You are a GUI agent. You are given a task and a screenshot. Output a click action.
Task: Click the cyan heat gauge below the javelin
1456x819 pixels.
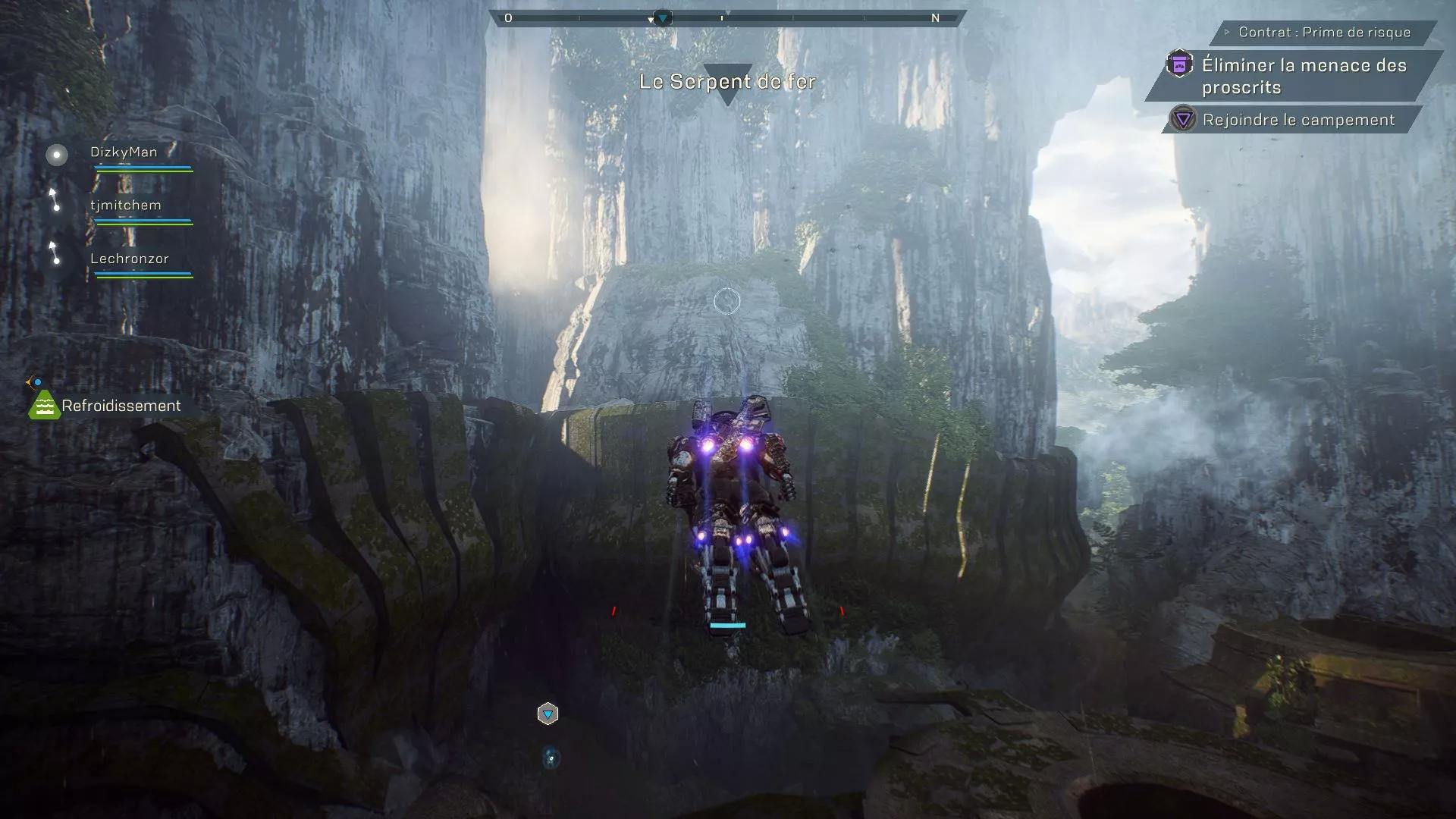729,625
